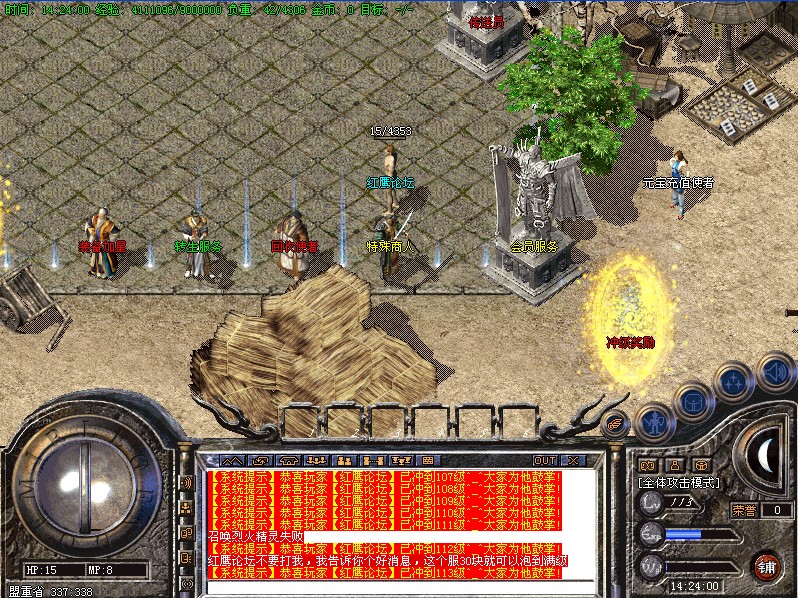Open the keyboard grid icon above chat
Screen dimensions: 798x598
click(428, 460)
